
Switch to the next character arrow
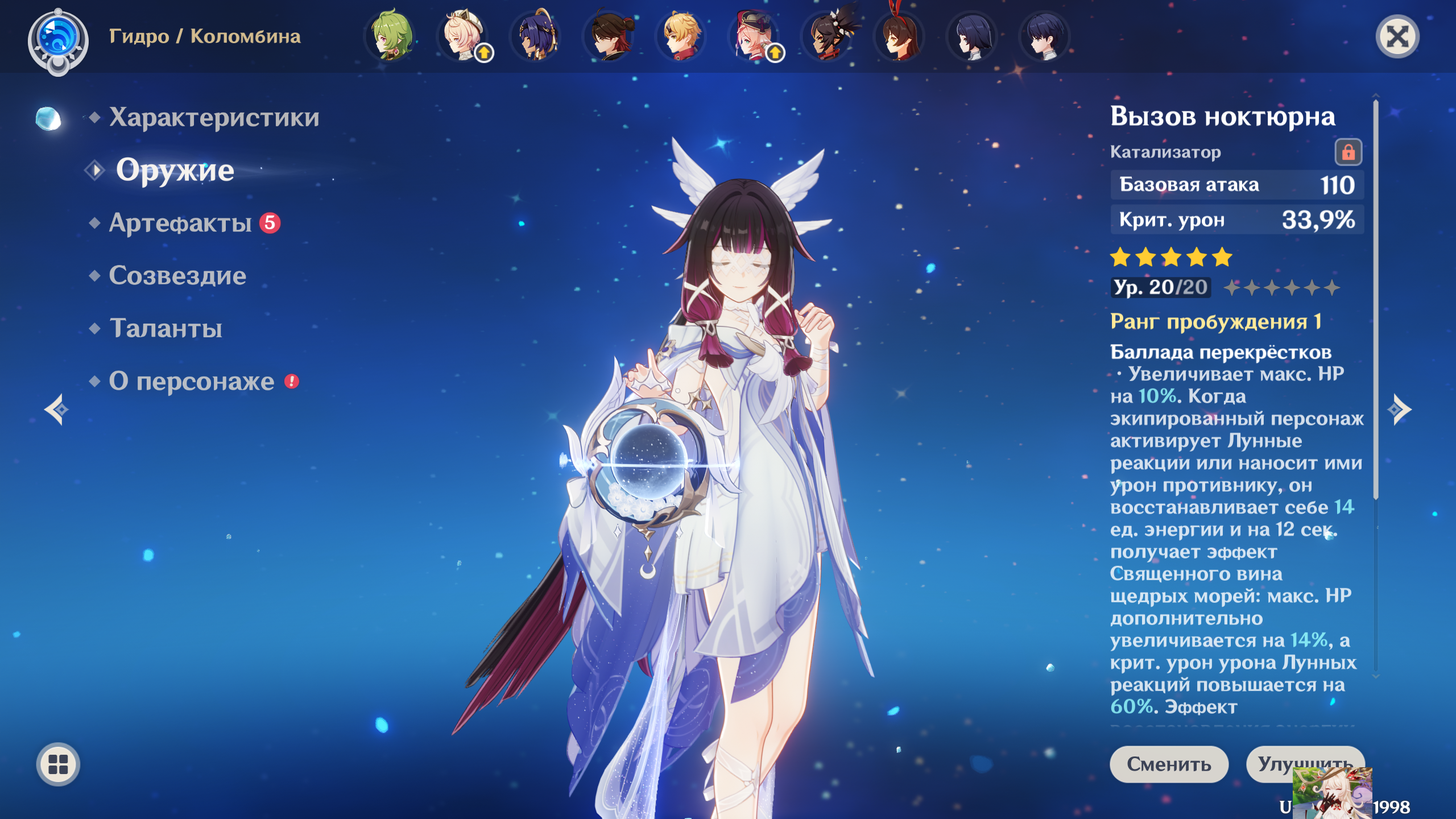1399,409
